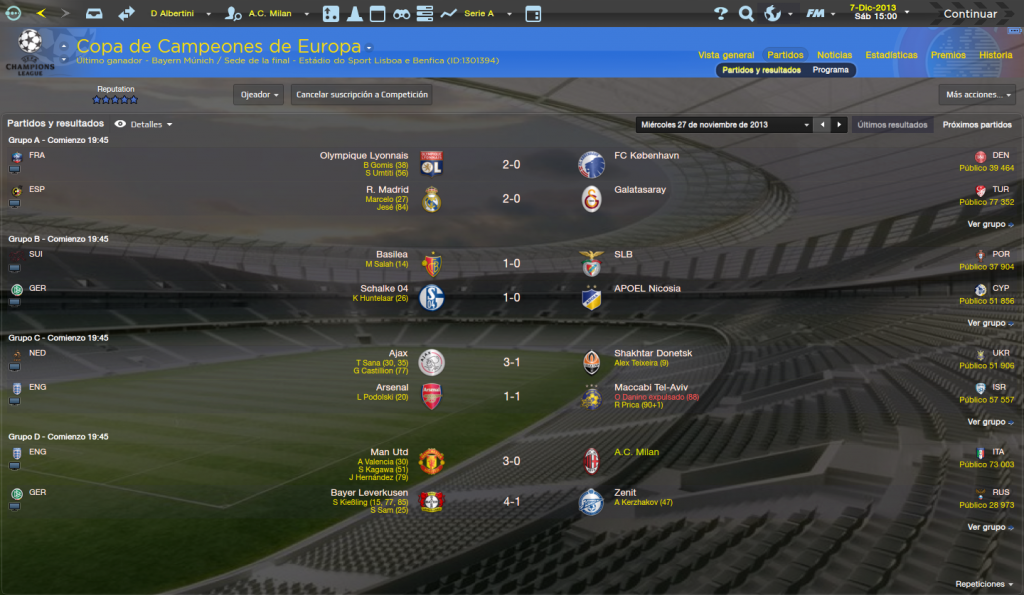Switch to the Vista general tab
Image resolution: width=1024 pixels, height=595 pixels.
click(726, 55)
